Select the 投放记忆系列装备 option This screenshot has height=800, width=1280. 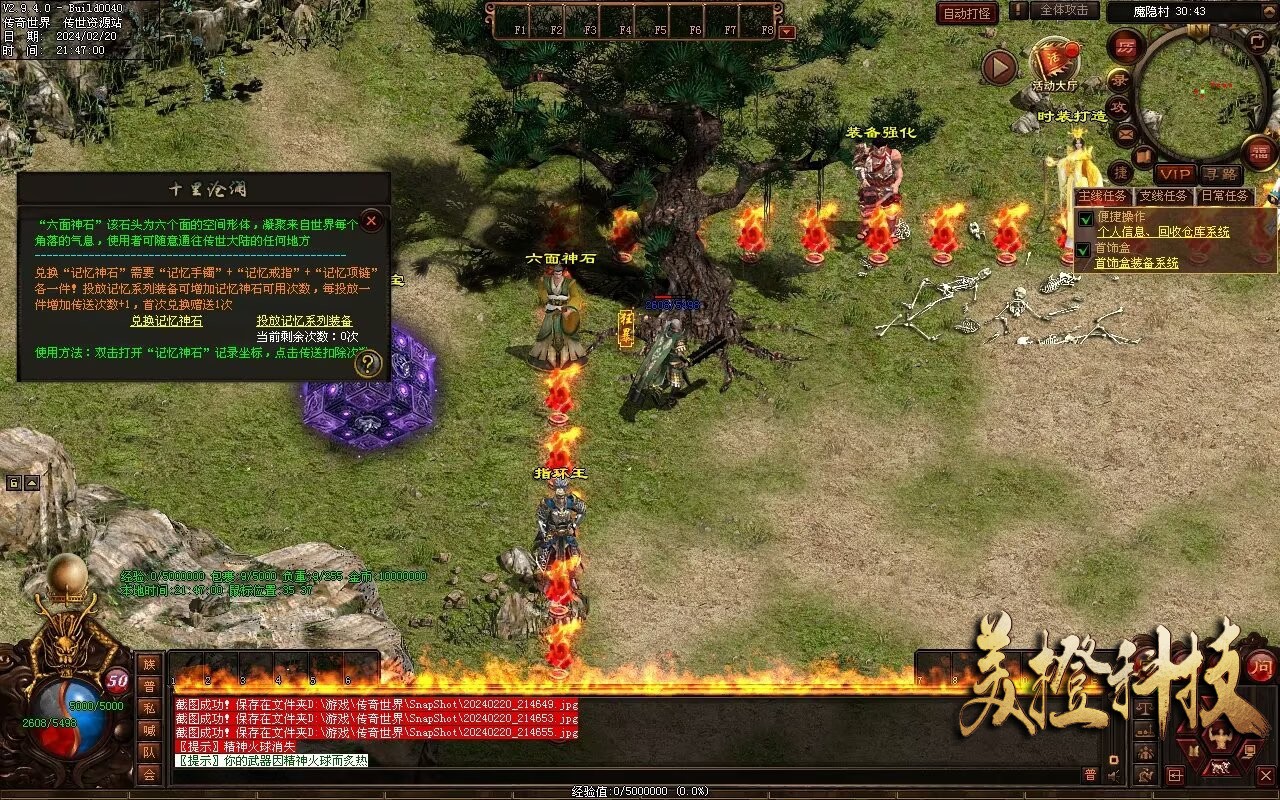pos(304,321)
